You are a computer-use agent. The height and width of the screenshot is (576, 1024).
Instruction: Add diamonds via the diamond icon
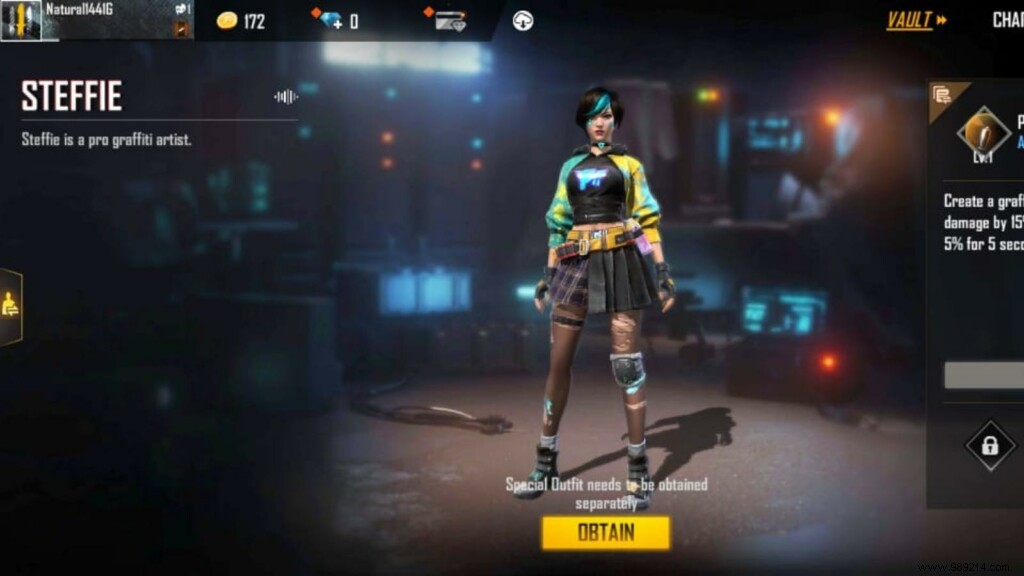[332, 21]
